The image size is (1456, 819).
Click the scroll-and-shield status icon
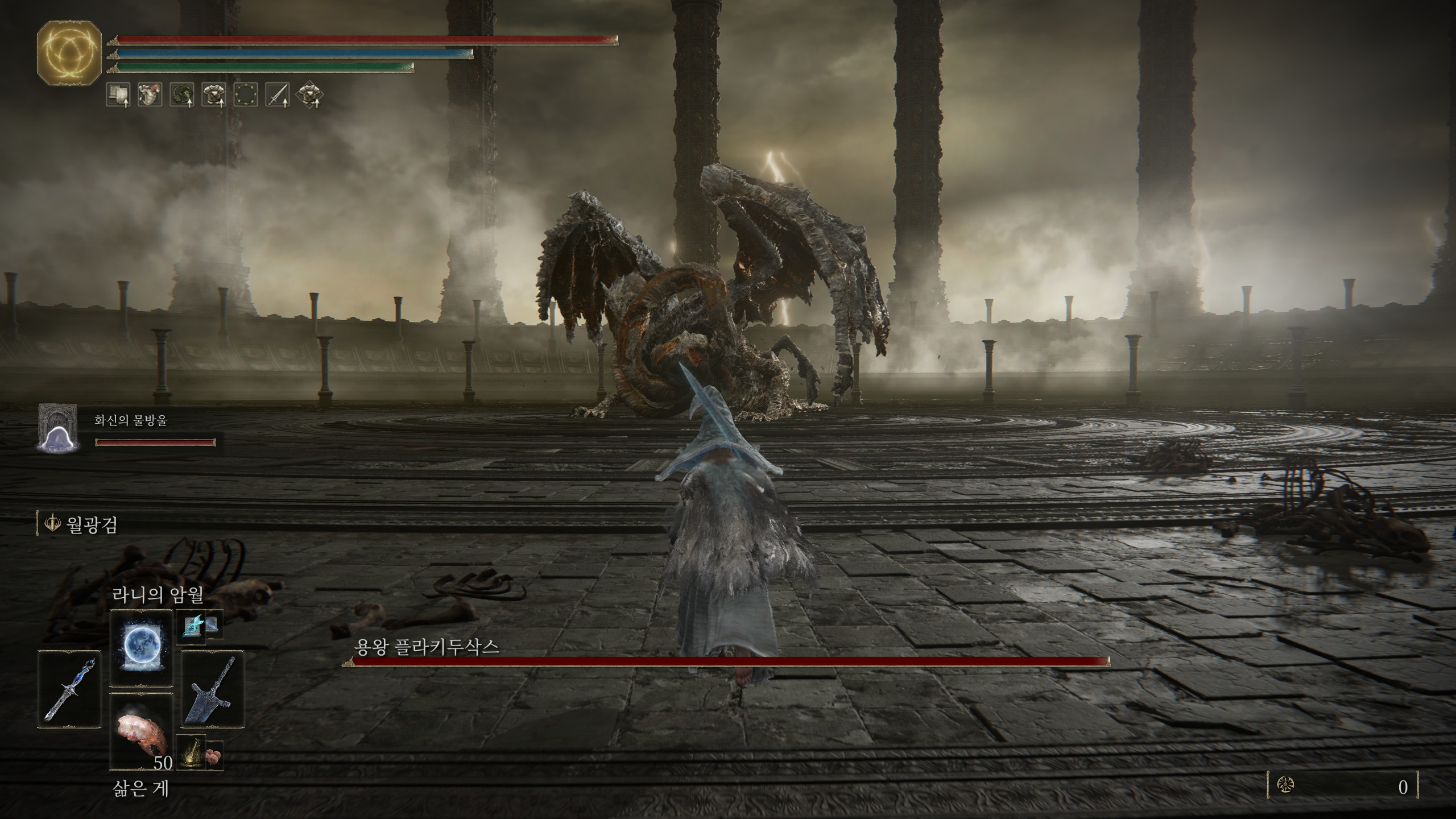[x=118, y=95]
